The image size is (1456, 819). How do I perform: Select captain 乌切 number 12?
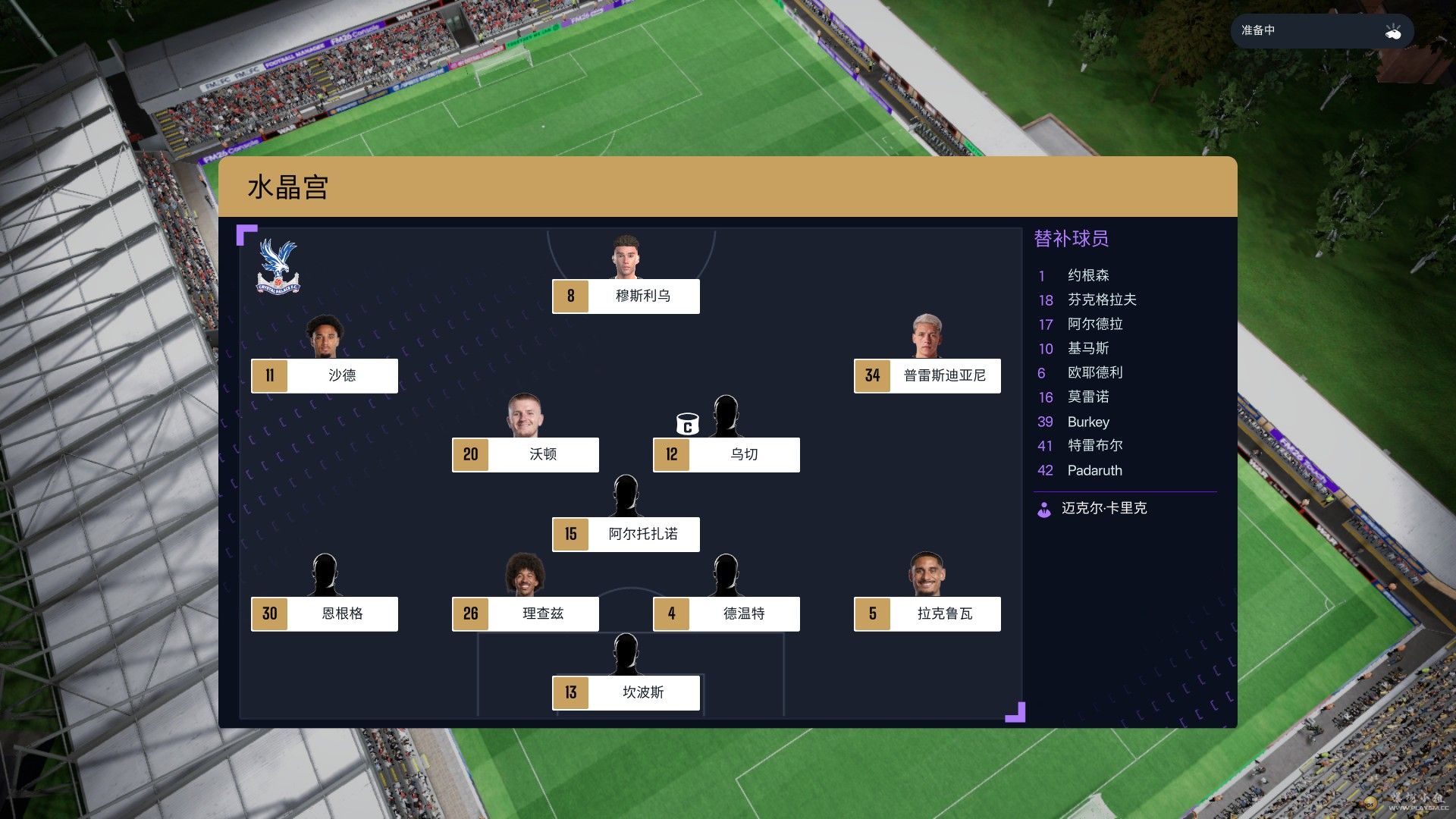[x=726, y=454]
